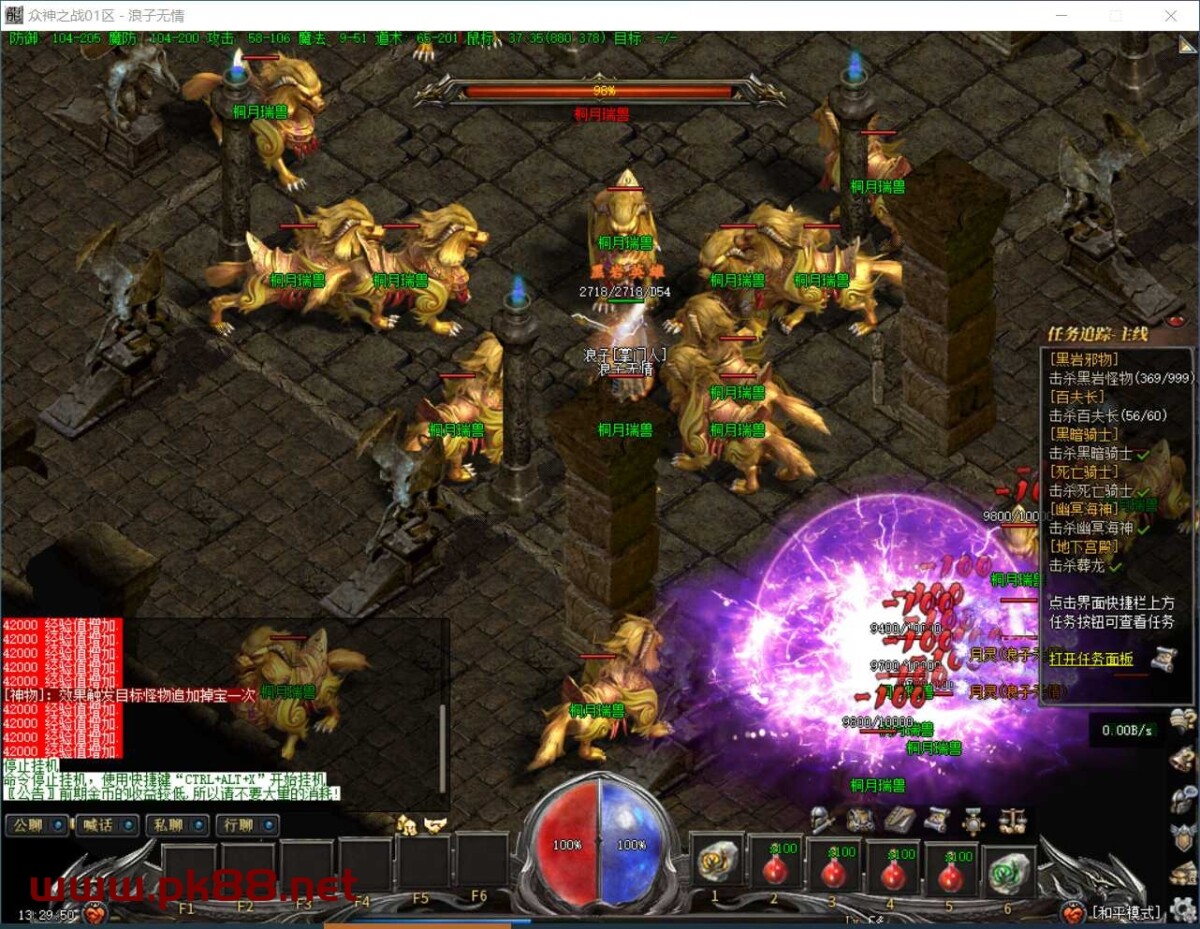
Task: Open the skill book icon
Action: pos(899,820)
